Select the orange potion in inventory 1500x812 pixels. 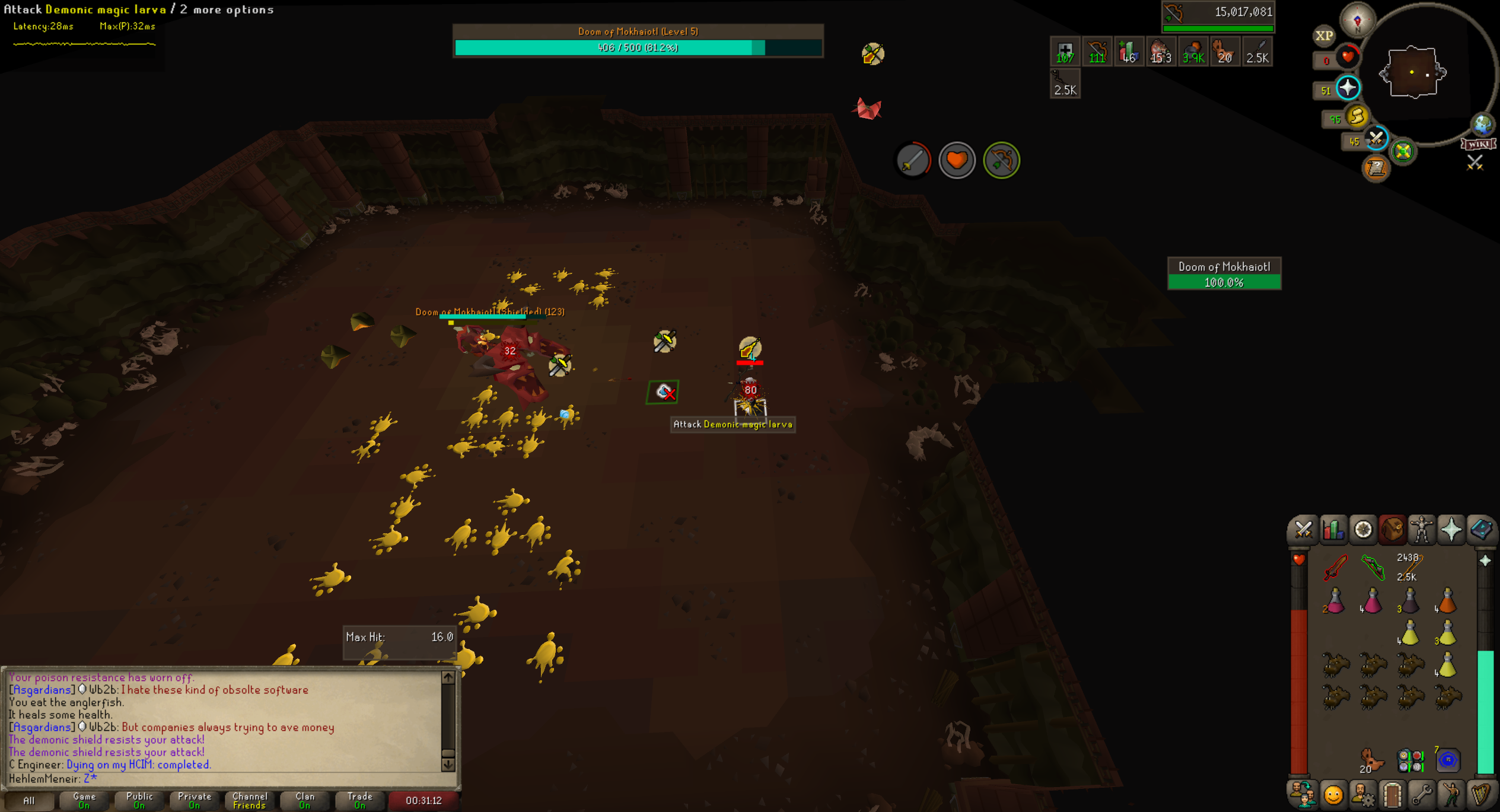coord(1447,601)
